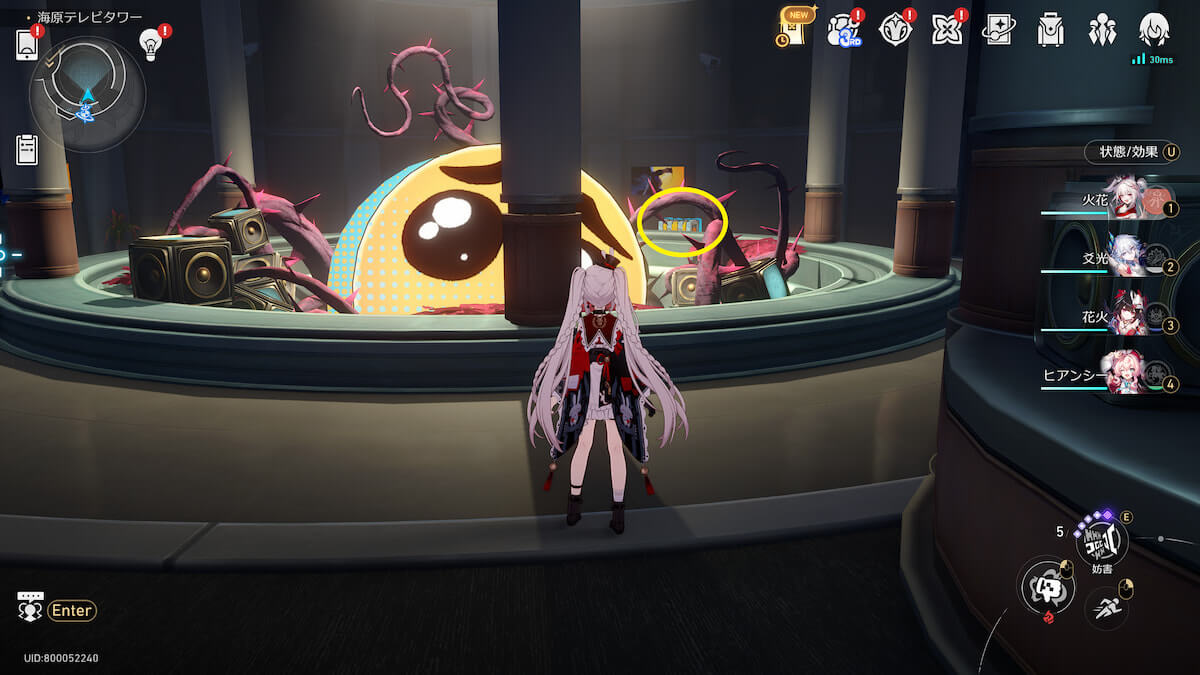Expand the circular minimap
Image resolution: width=1200 pixels, height=675 pixels.
click(87, 94)
